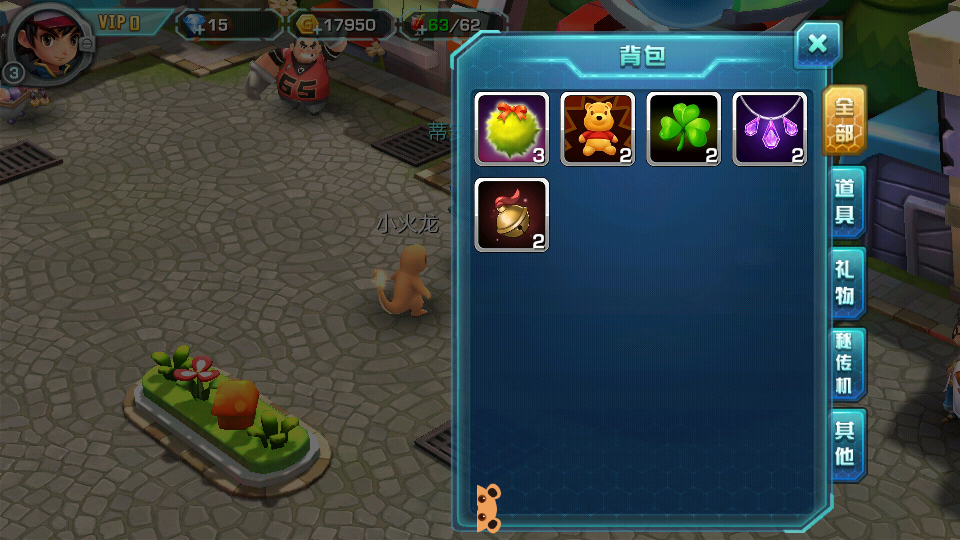Open the 道具 (Items) tab
Viewport: 960px width, 540px height.
(x=845, y=201)
